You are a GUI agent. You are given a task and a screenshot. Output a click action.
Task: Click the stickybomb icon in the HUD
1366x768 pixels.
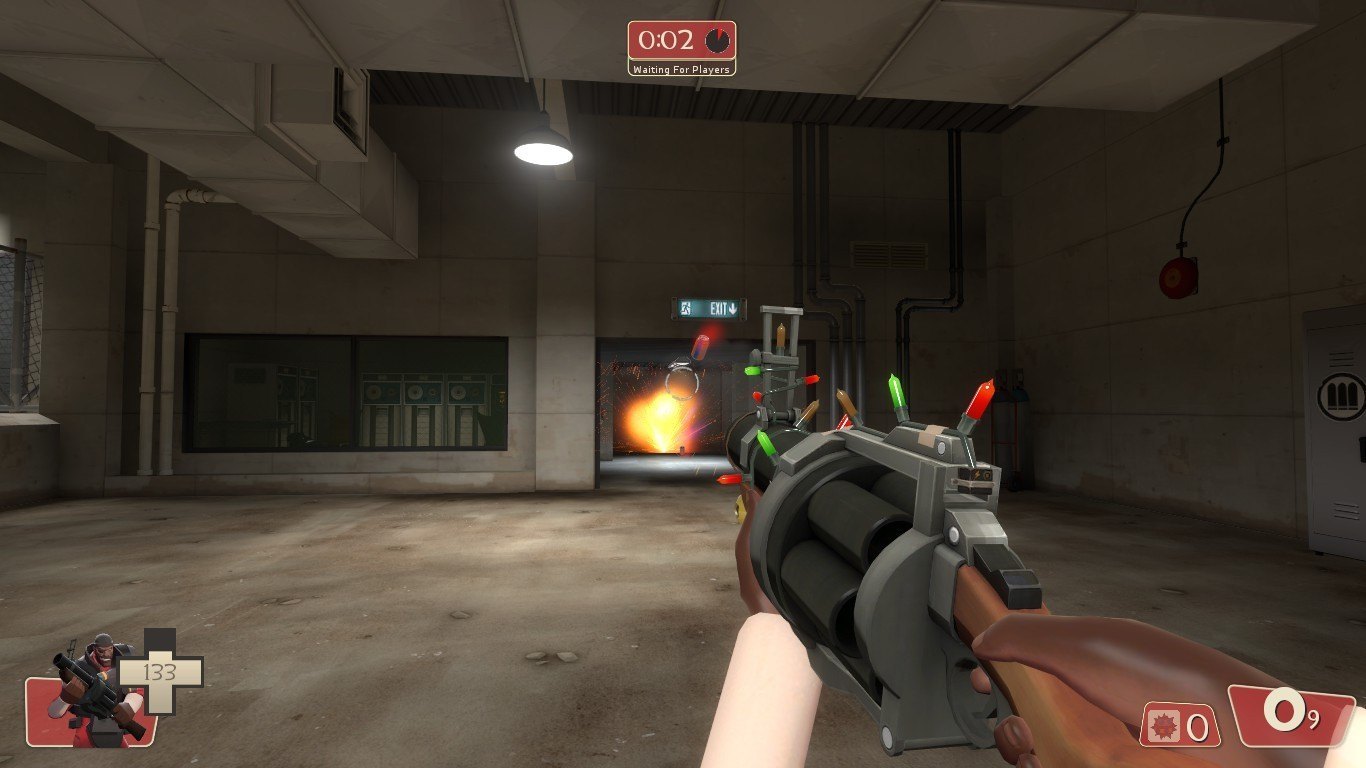tap(1165, 725)
